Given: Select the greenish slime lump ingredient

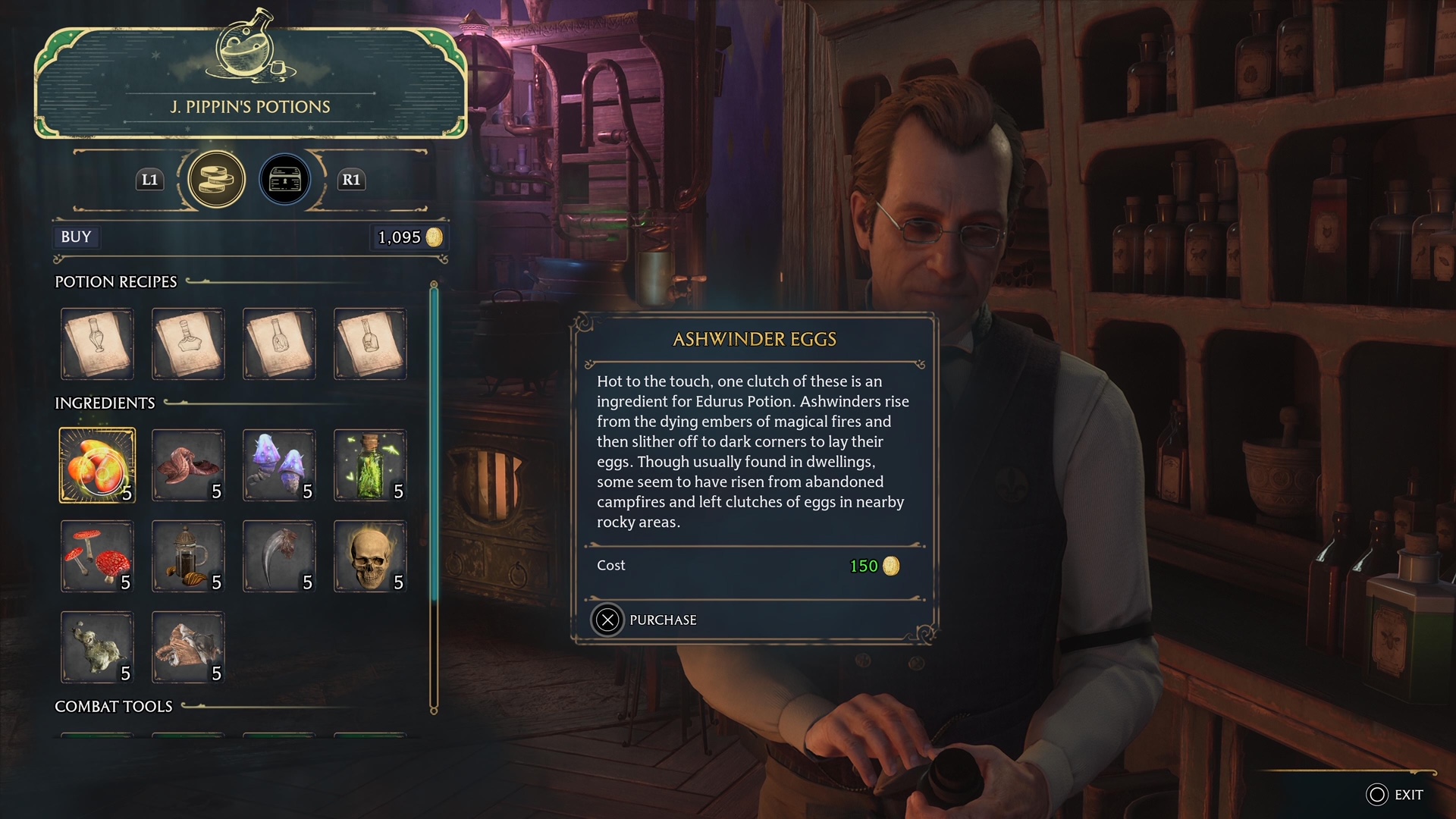Looking at the screenshot, I should pos(97,648).
